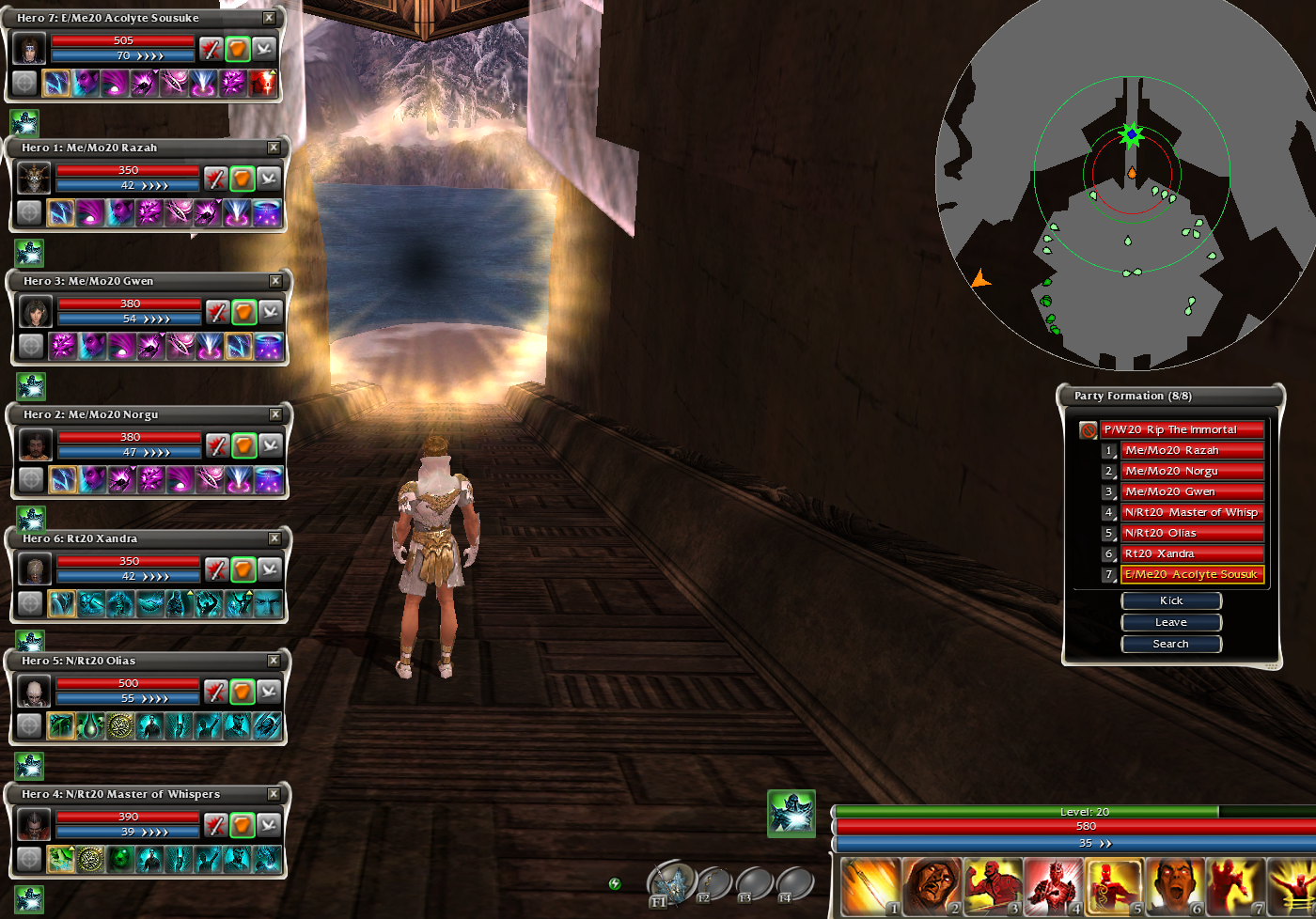The image size is (1316, 919).
Task: Select weapon set F1
Action: (x=670, y=883)
